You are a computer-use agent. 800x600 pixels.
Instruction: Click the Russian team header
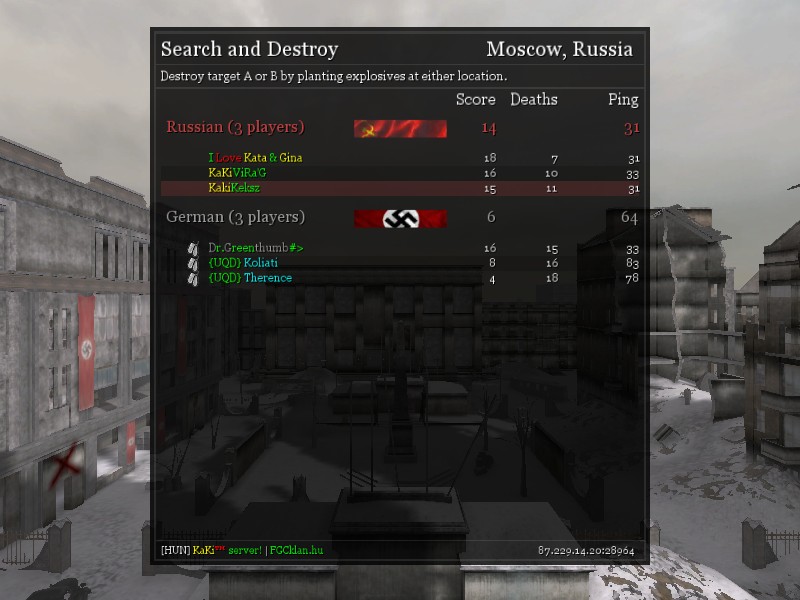(236, 127)
